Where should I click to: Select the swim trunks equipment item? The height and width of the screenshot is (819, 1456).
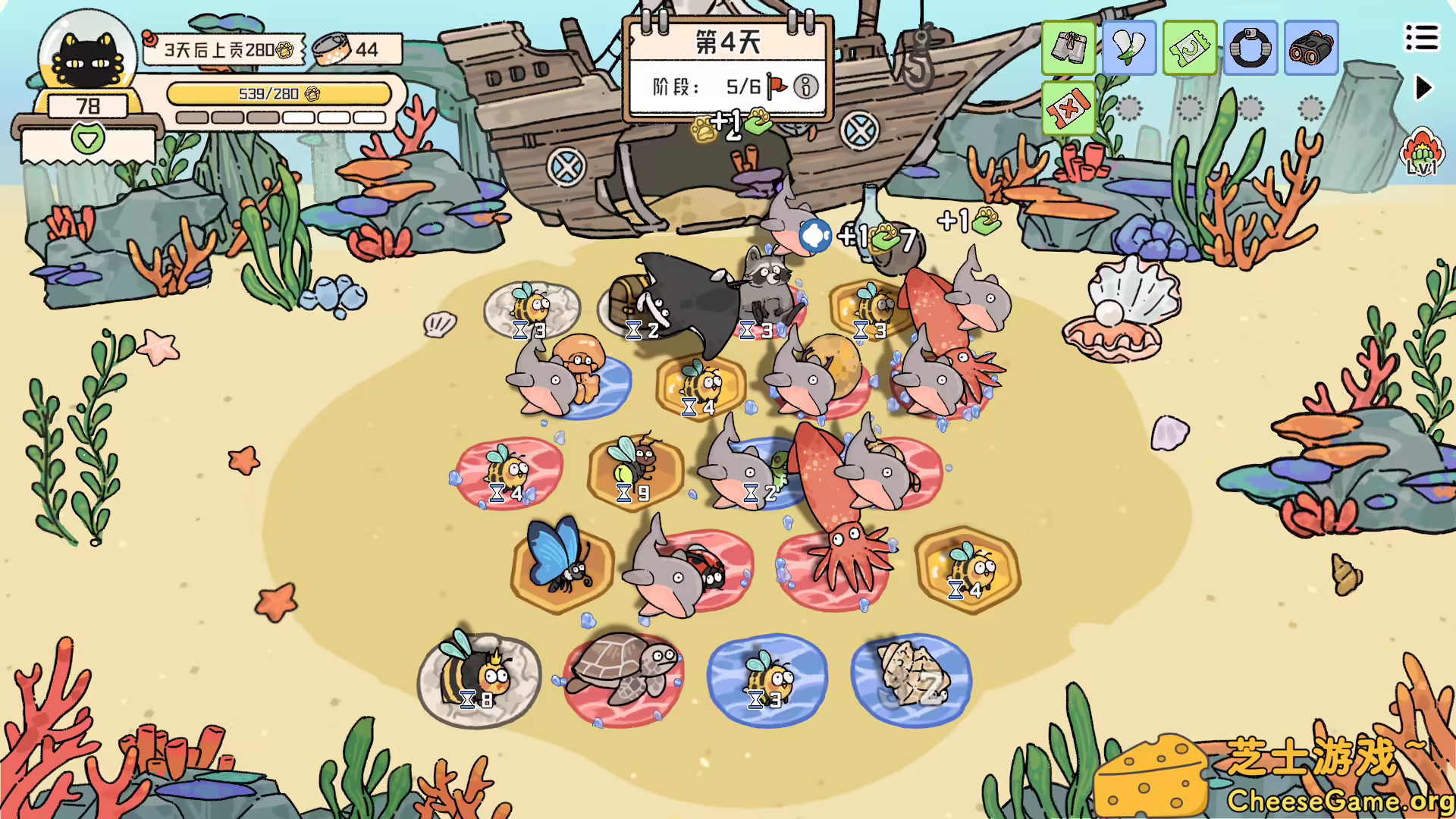1068,49
